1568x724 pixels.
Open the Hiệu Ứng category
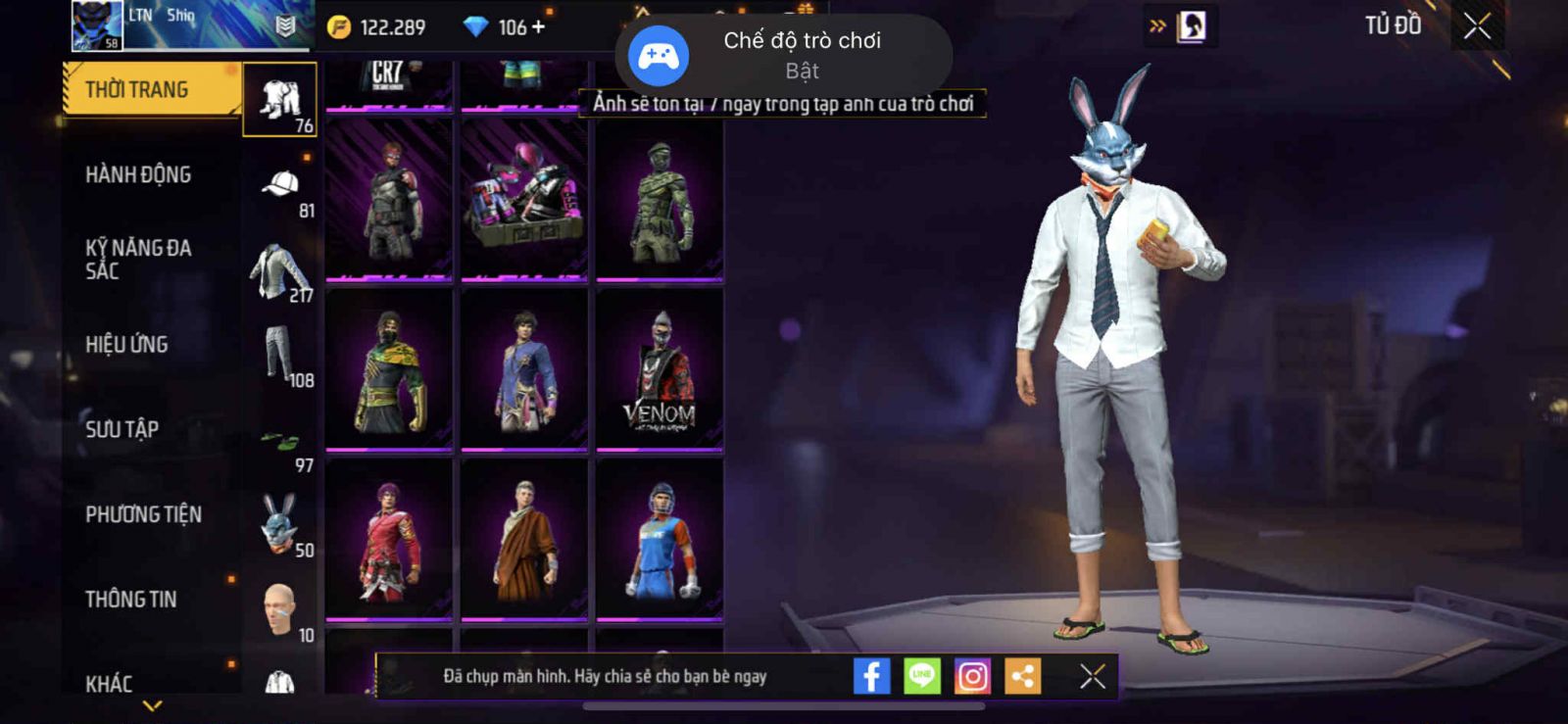126,345
